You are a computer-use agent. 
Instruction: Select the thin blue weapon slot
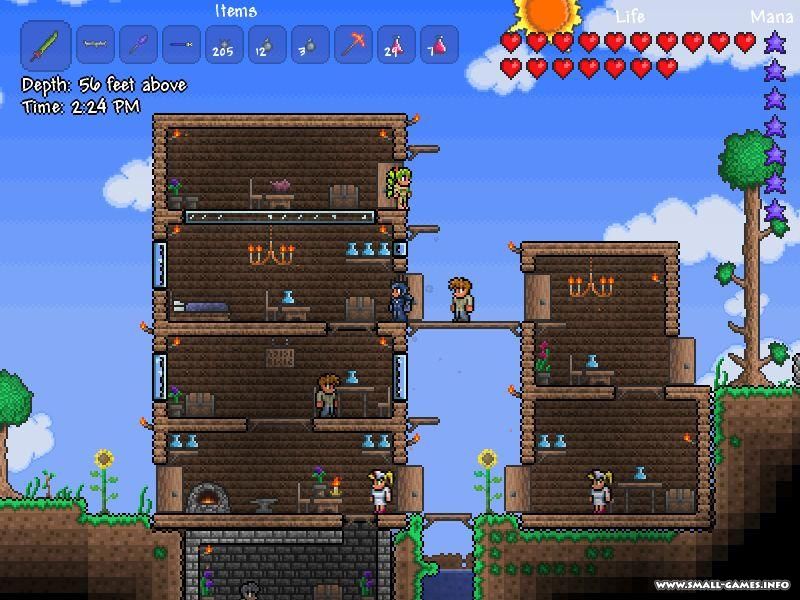point(181,45)
